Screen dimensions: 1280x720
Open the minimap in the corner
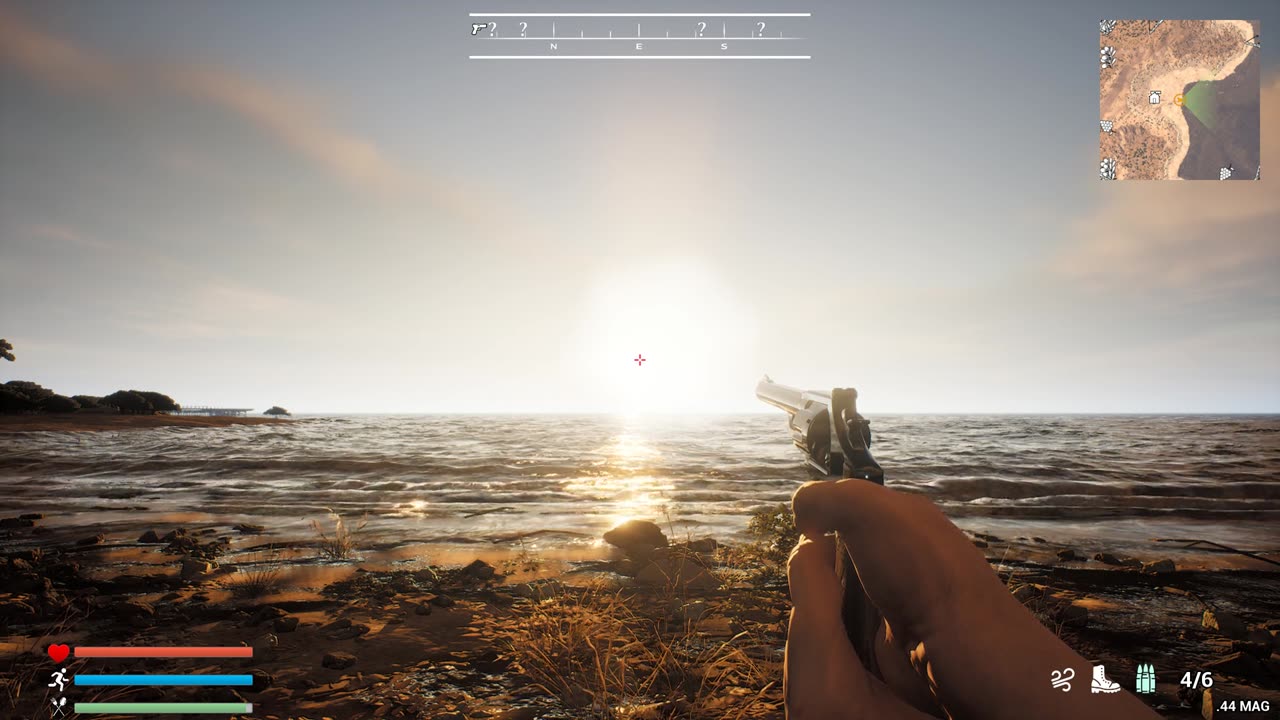pyautogui.click(x=1179, y=100)
